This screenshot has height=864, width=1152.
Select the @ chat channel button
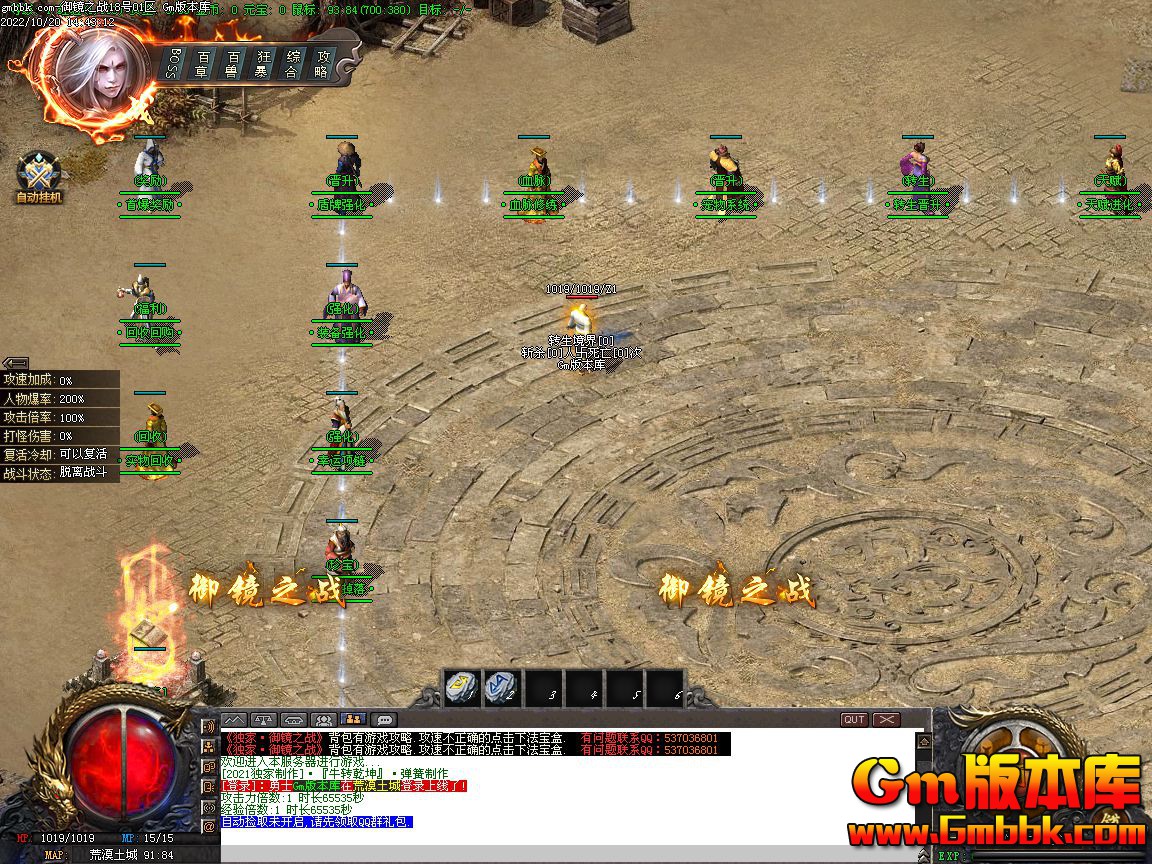pyautogui.click(x=209, y=827)
